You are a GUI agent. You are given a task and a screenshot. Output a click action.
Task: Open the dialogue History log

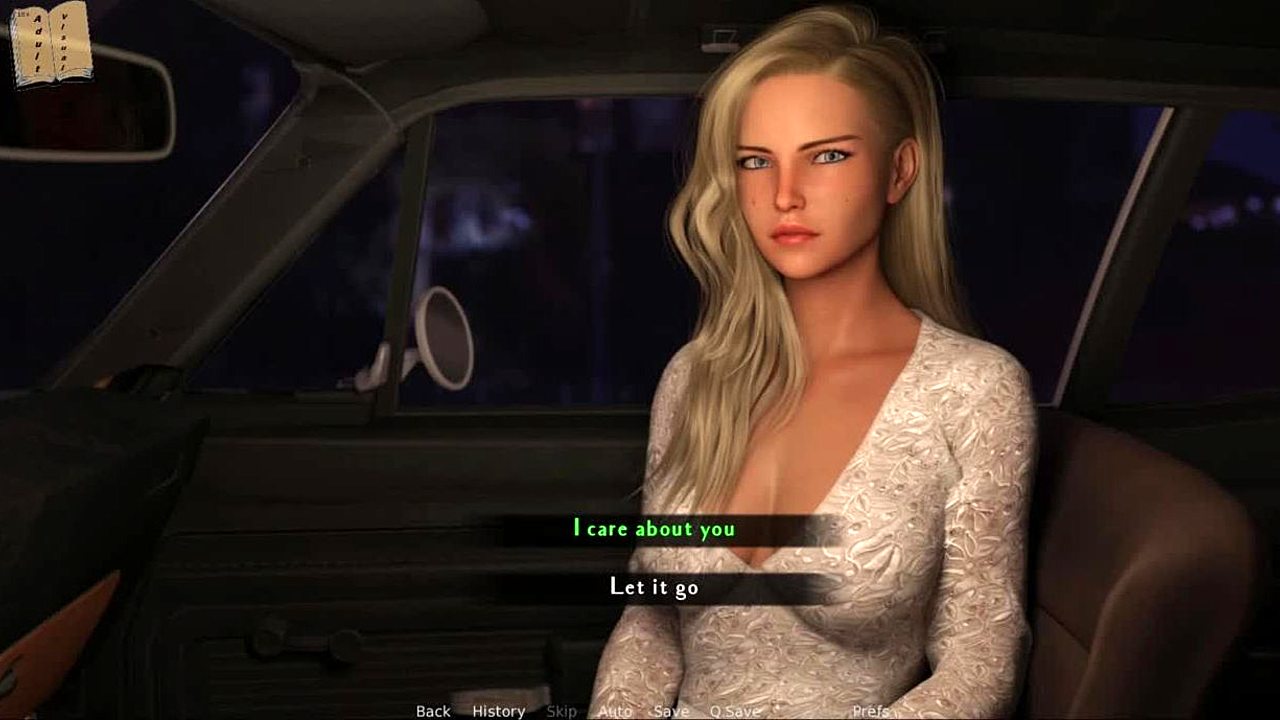click(498, 711)
